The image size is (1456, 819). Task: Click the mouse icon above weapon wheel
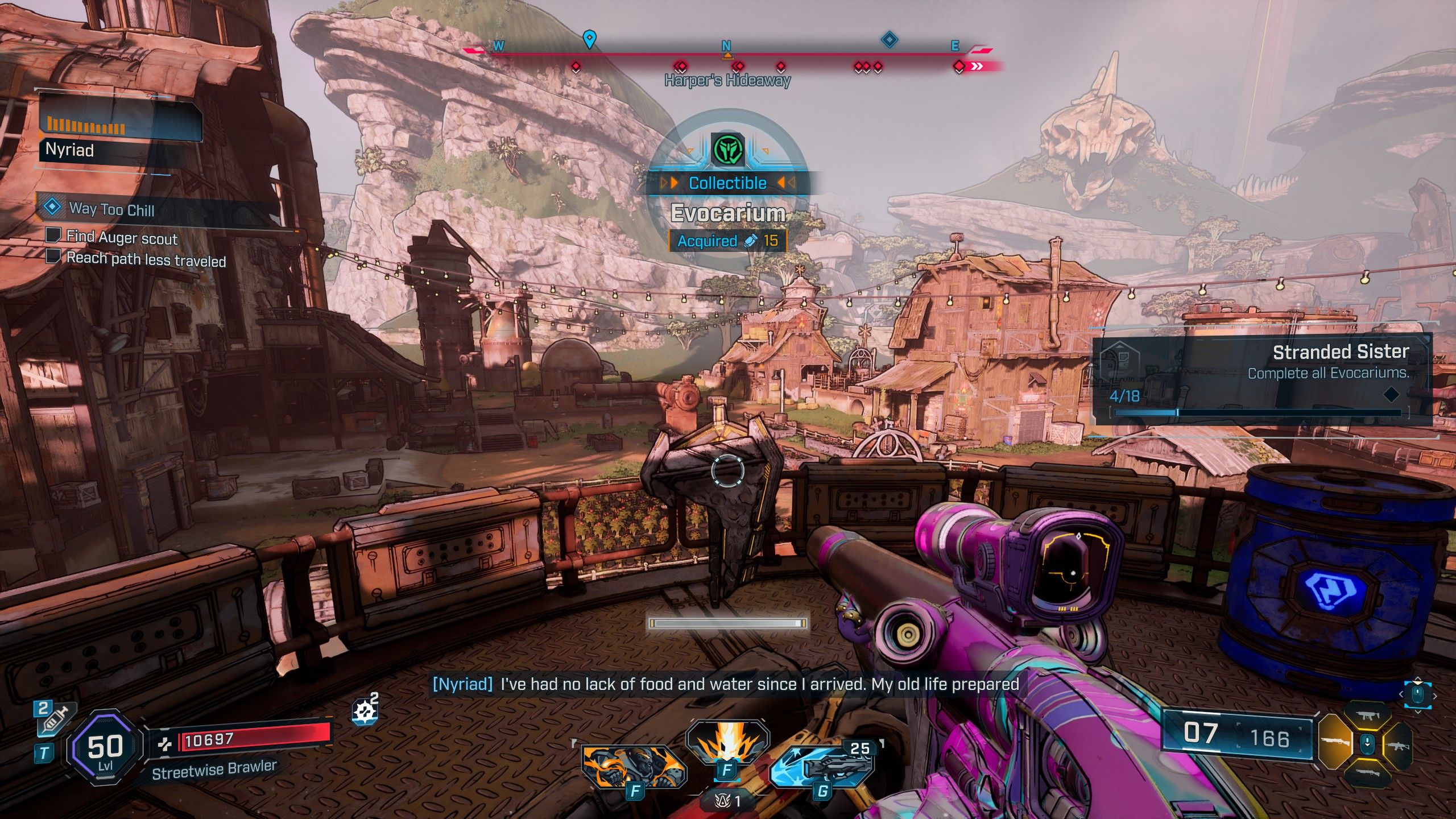pos(1417,694)
